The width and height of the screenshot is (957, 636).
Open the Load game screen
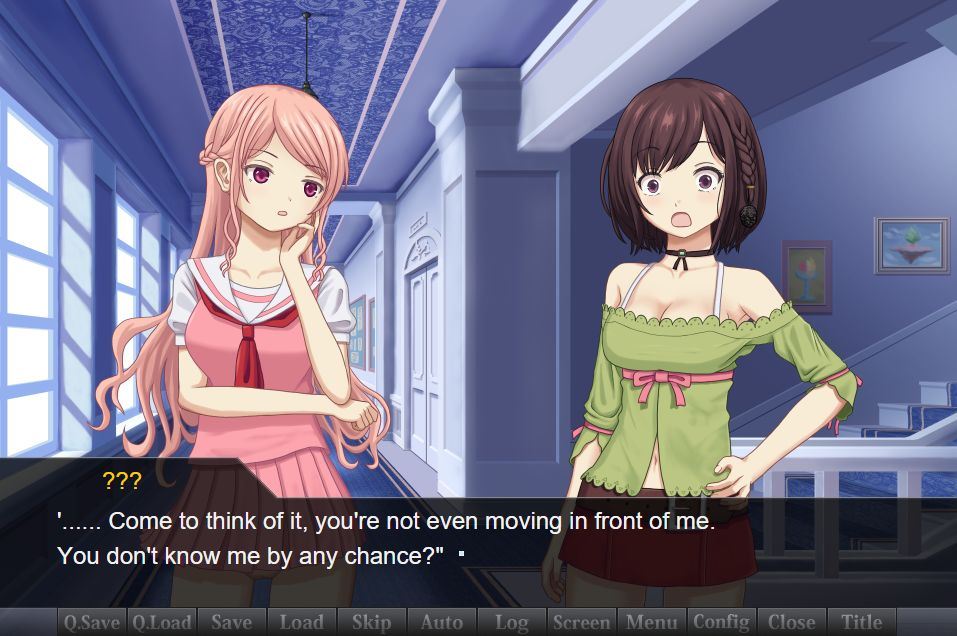point(302,622)
